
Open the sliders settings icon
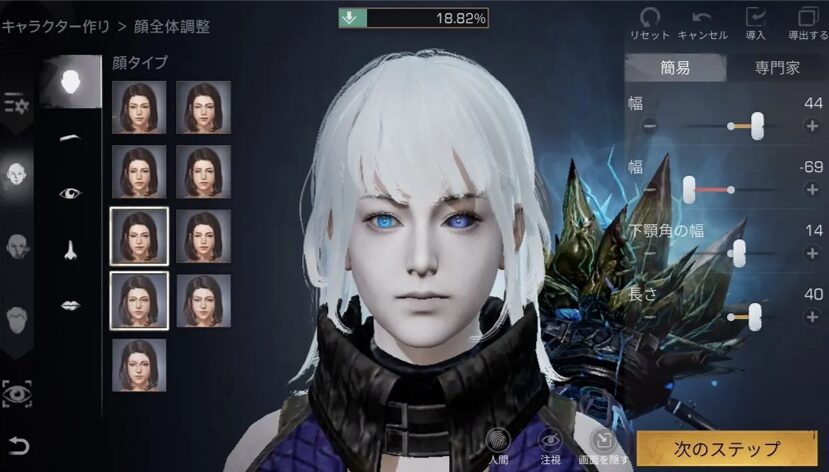coord(18,103)
